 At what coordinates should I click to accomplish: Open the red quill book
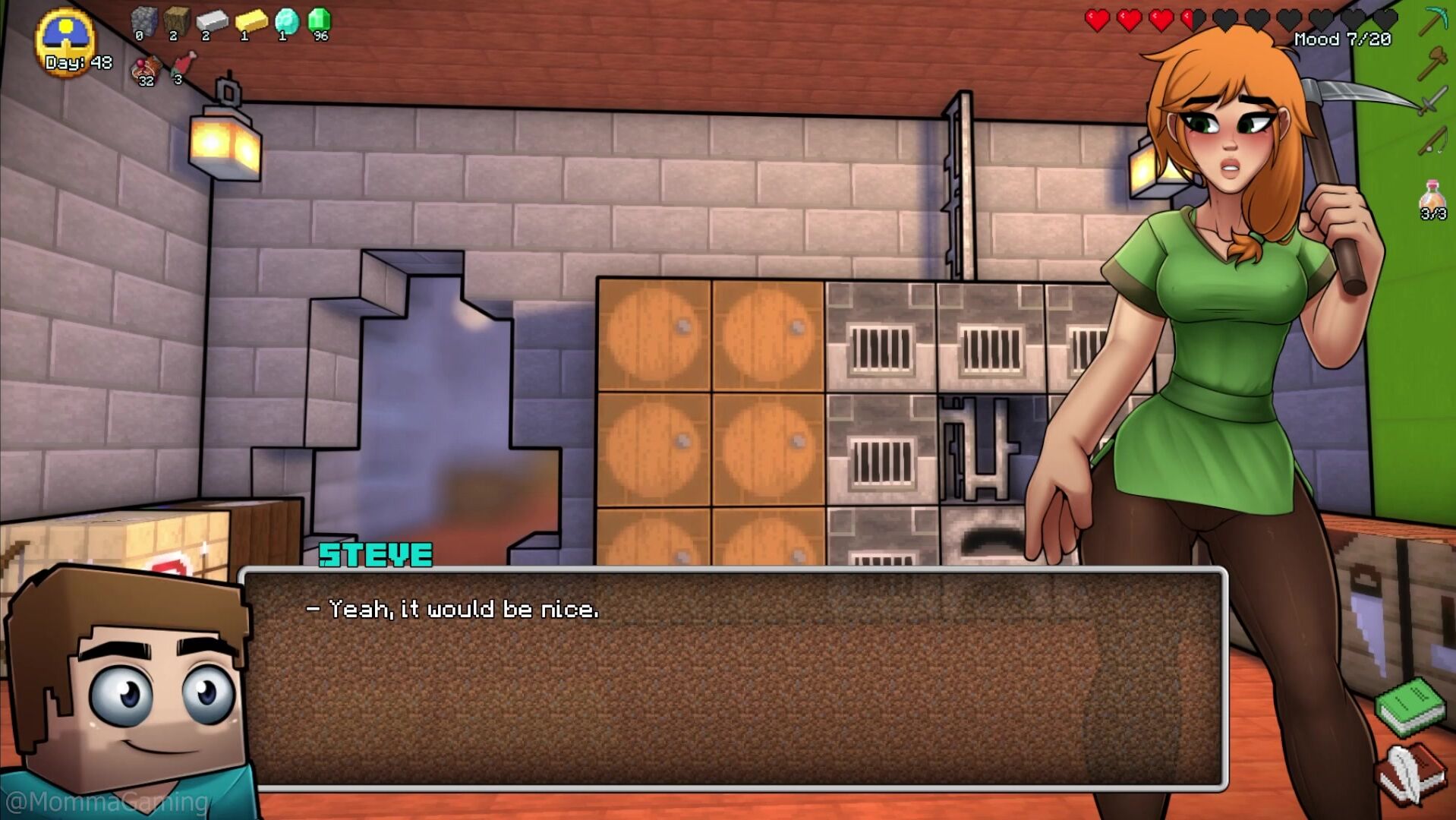pos(1408,774)
